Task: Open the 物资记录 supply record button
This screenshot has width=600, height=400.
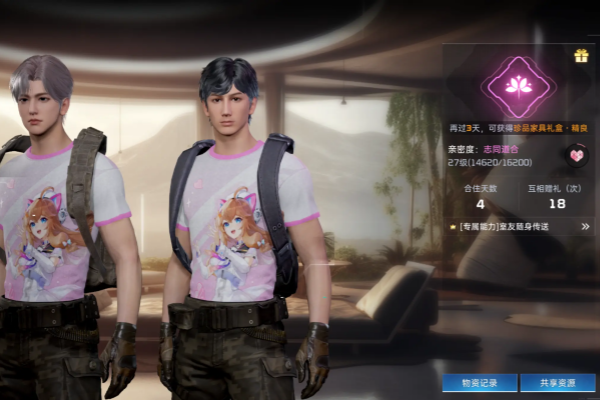Action: coord(480,382)
